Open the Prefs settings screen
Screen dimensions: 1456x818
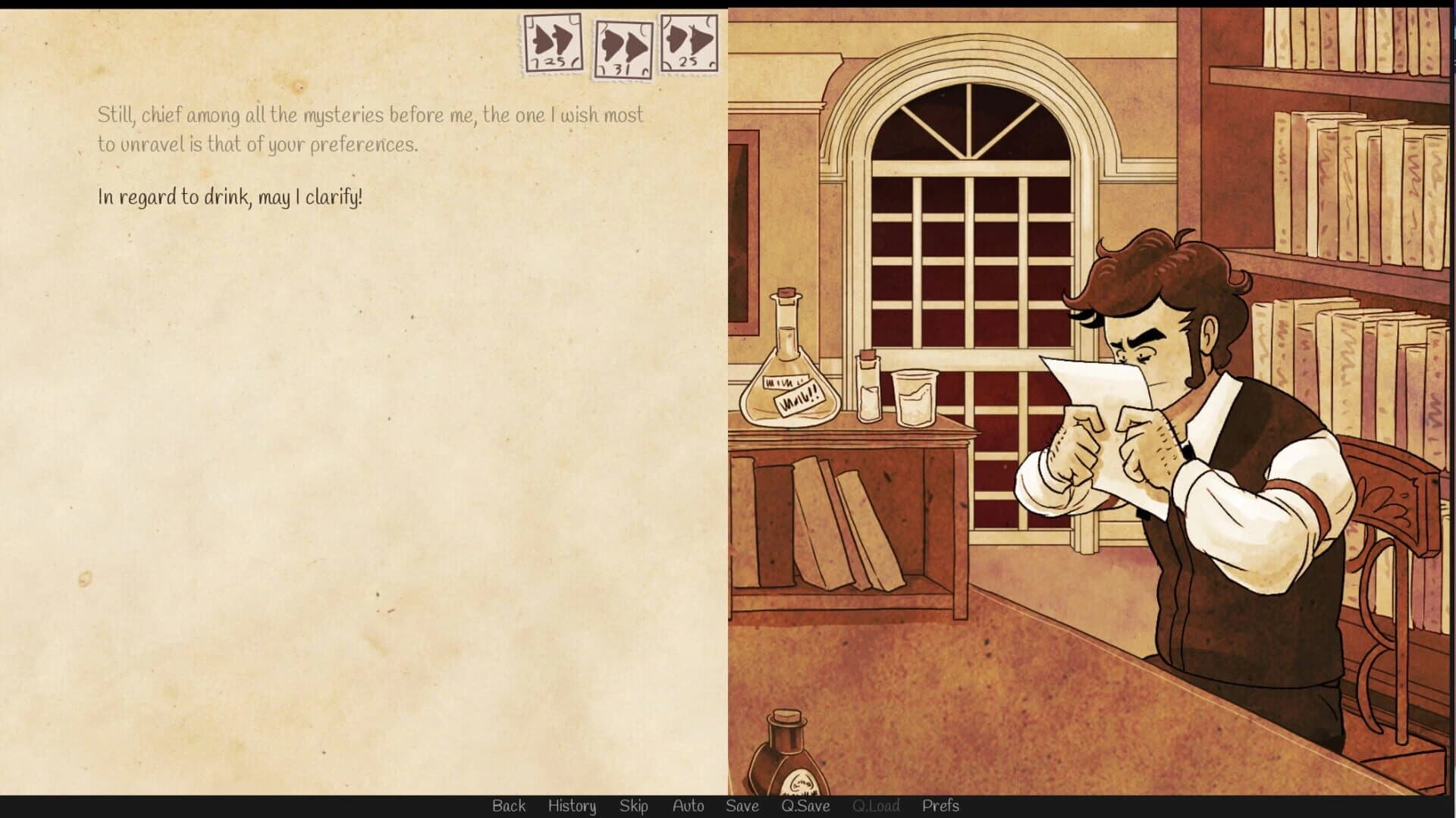coord(941,806)
